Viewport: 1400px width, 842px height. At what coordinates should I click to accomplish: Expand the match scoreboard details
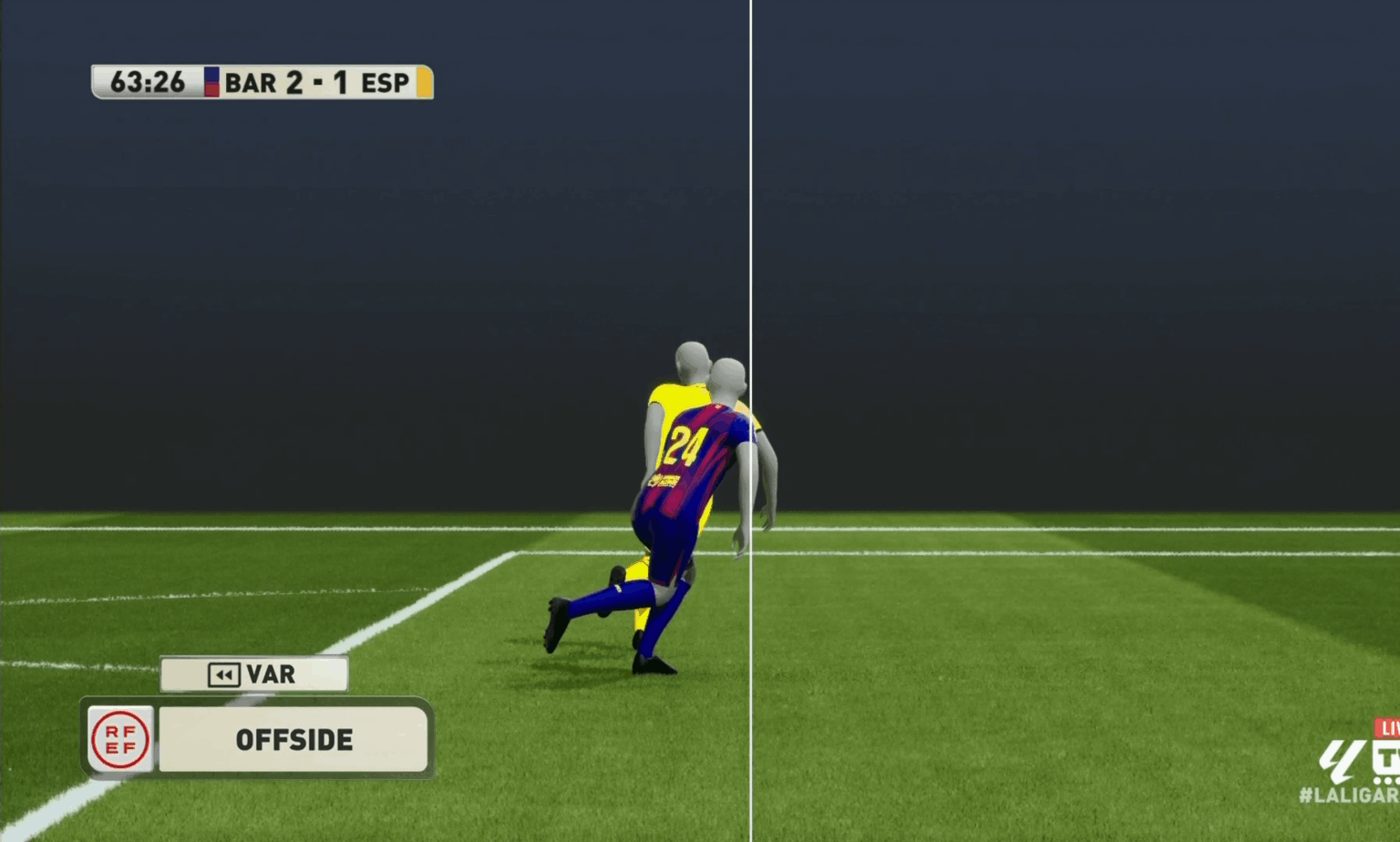tap(262, 82)
